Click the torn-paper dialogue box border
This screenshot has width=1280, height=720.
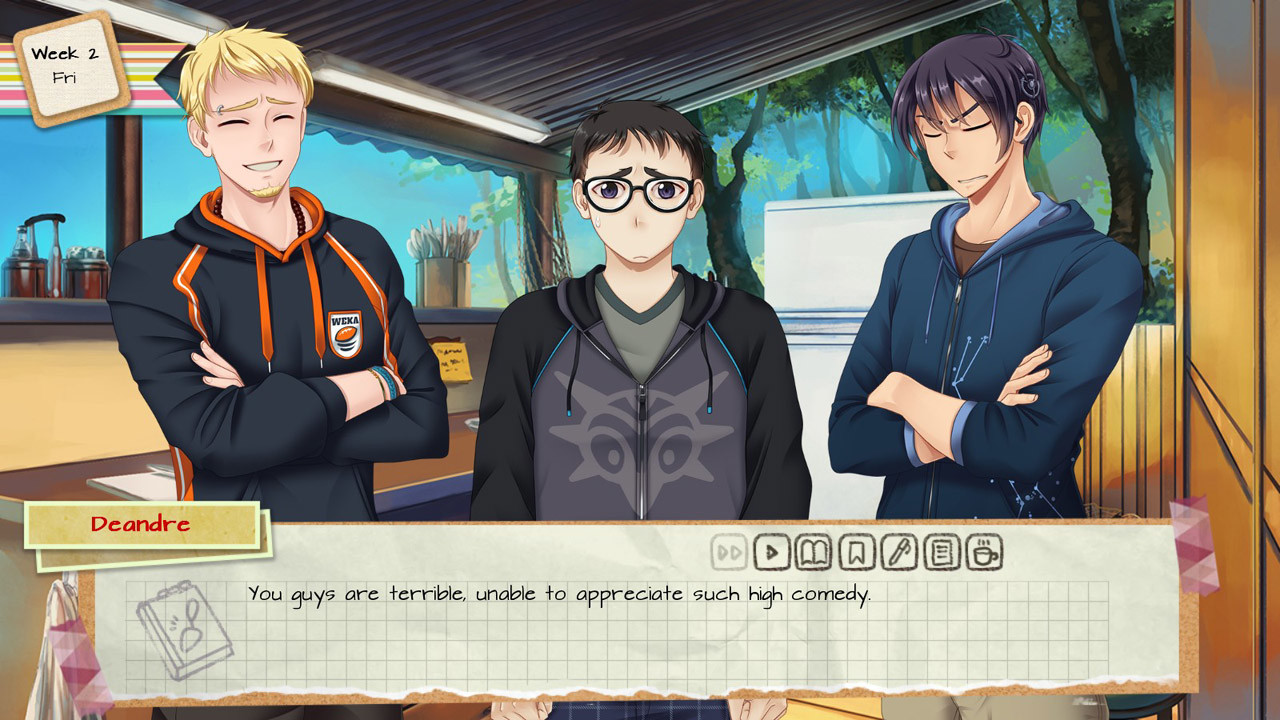[x=640, y=690]
